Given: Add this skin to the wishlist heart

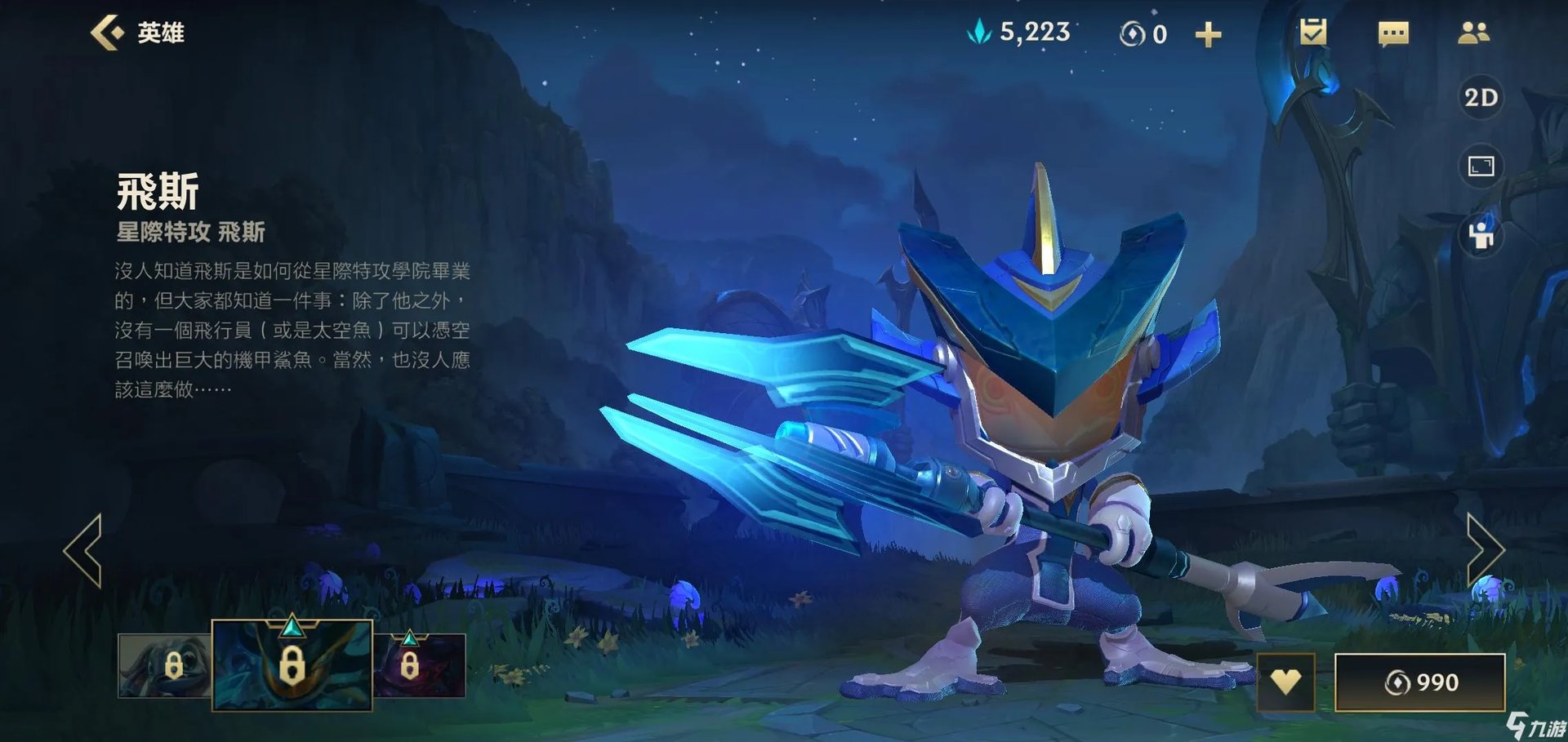Looking at the screenshot, I should coord(1285,682).
